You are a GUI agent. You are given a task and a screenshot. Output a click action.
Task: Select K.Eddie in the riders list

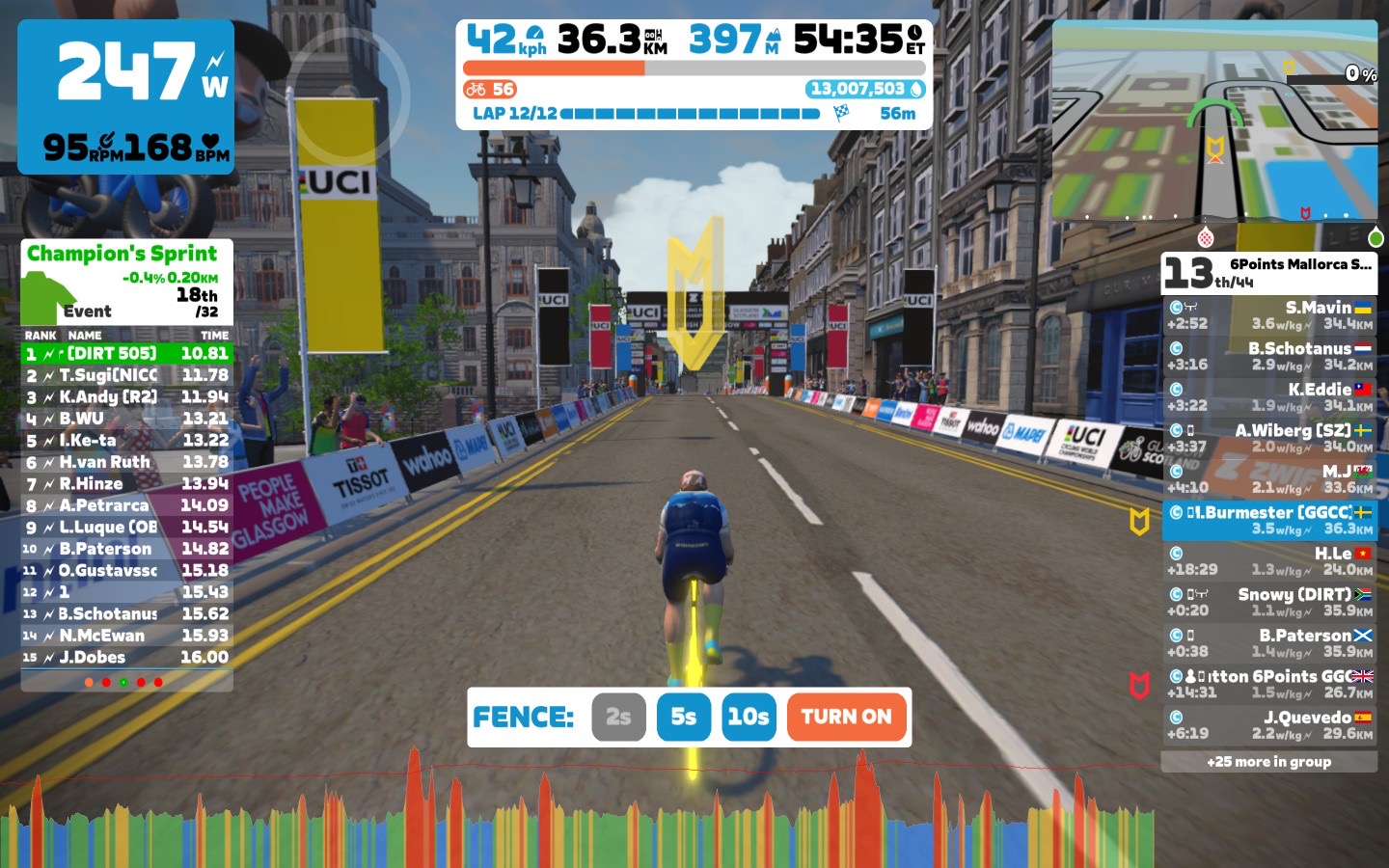tap(1268, 396)
